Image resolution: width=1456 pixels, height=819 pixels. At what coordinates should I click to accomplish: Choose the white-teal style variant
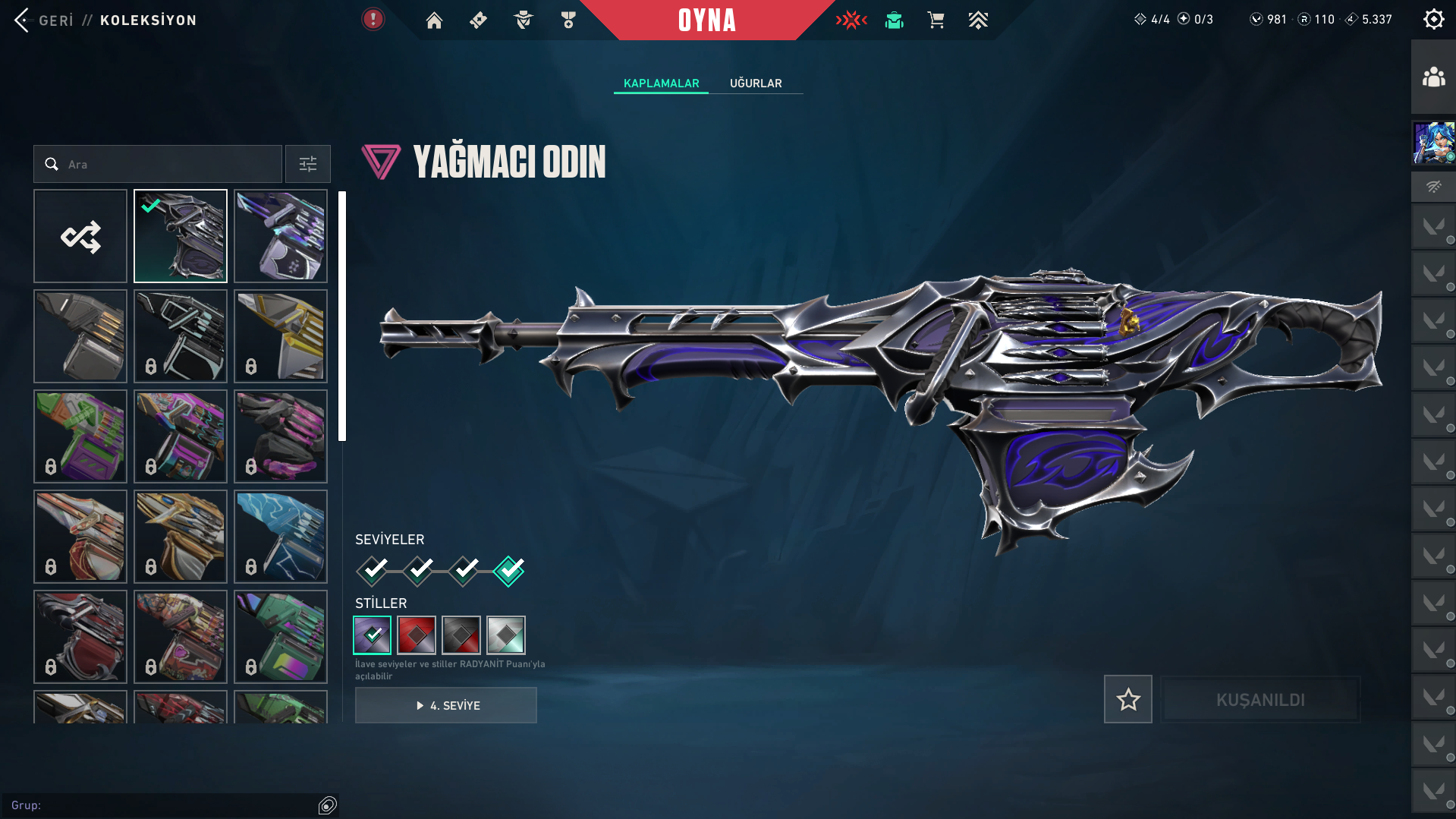click(506, 635)
